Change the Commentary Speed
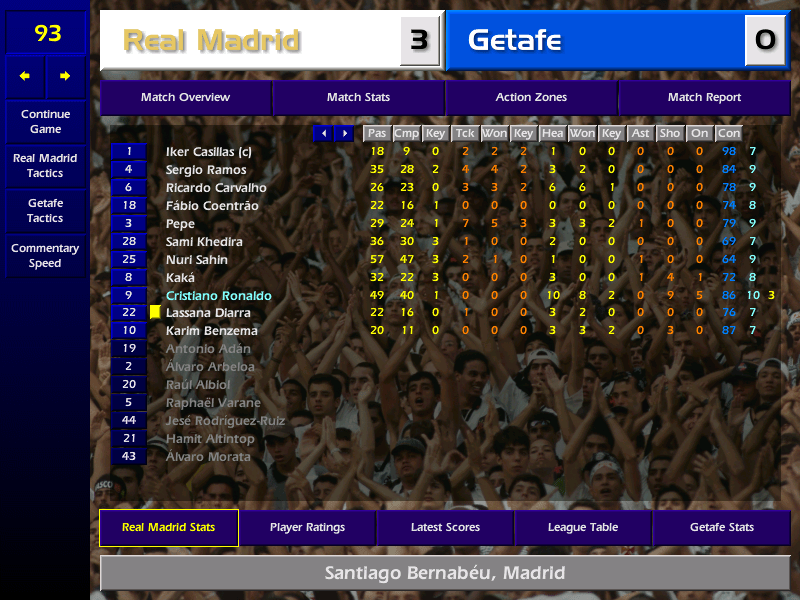The width and height of the screenshot is (800, 600). [45, 256]
